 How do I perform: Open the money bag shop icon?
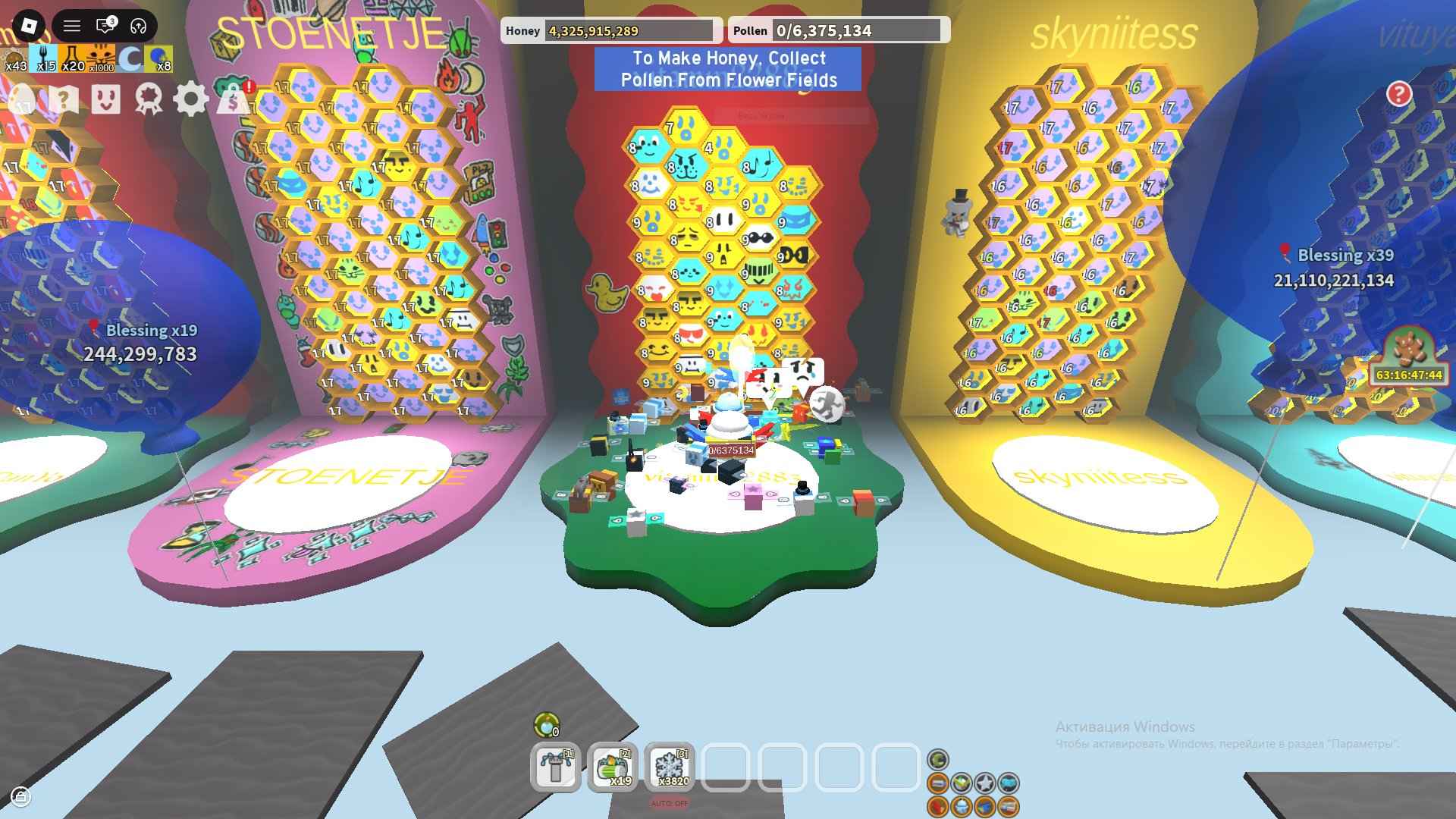tap(235, 99)
